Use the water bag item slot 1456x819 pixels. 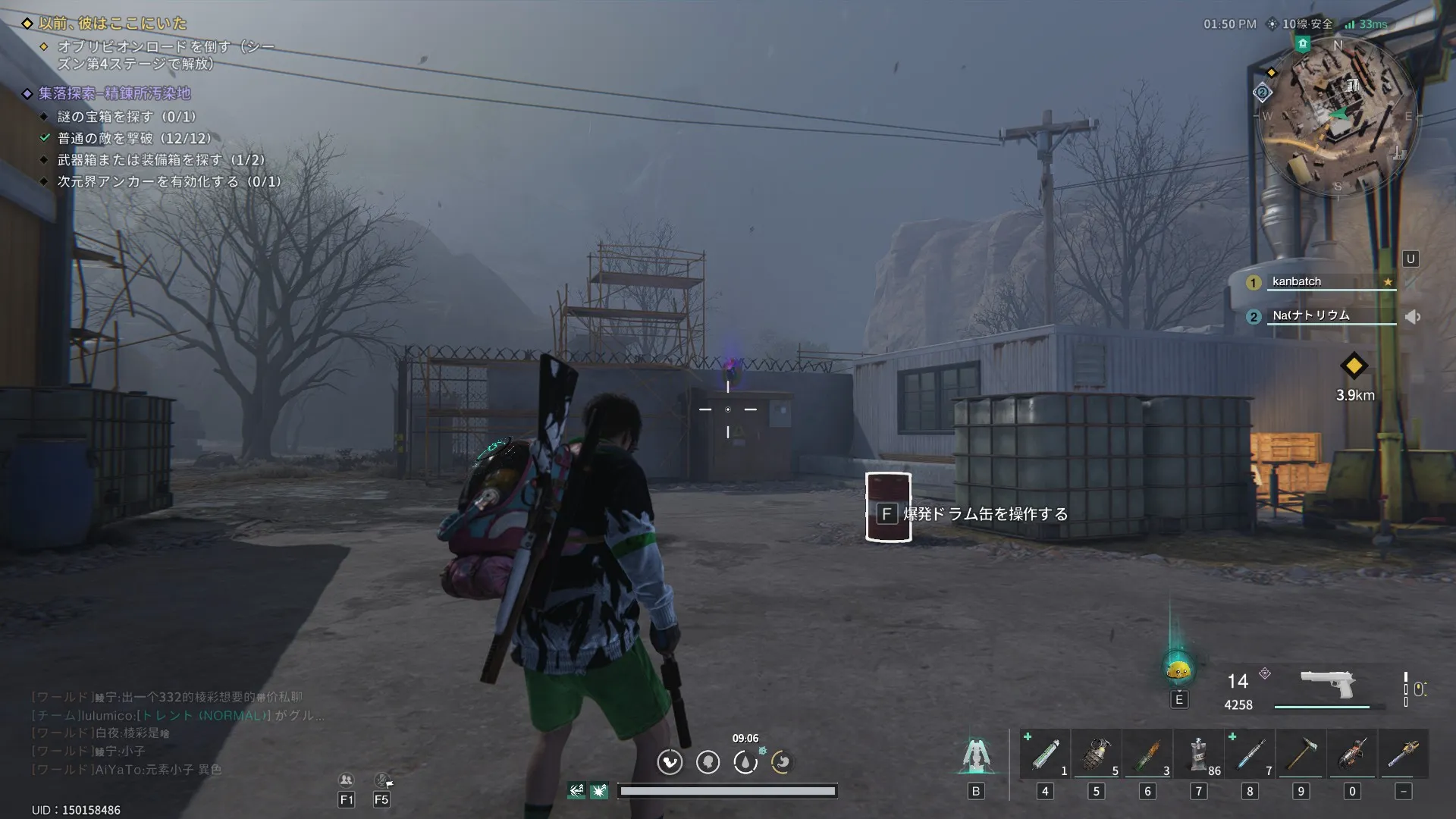pos(1198,754)
